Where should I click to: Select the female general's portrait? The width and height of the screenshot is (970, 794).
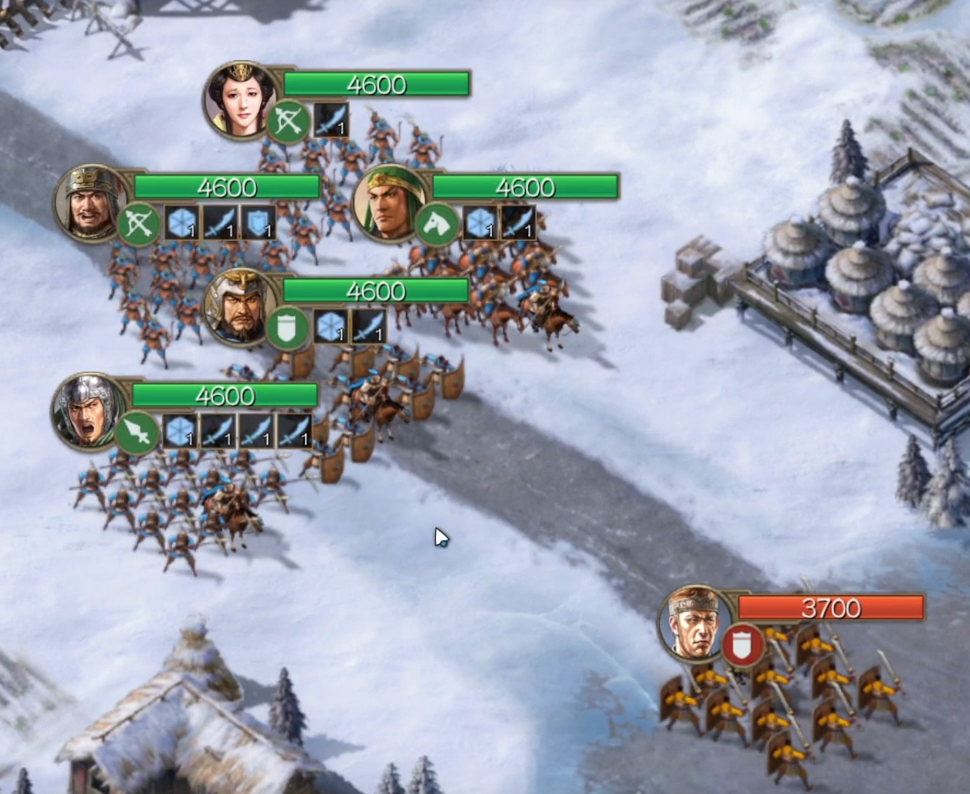[240, 99]
